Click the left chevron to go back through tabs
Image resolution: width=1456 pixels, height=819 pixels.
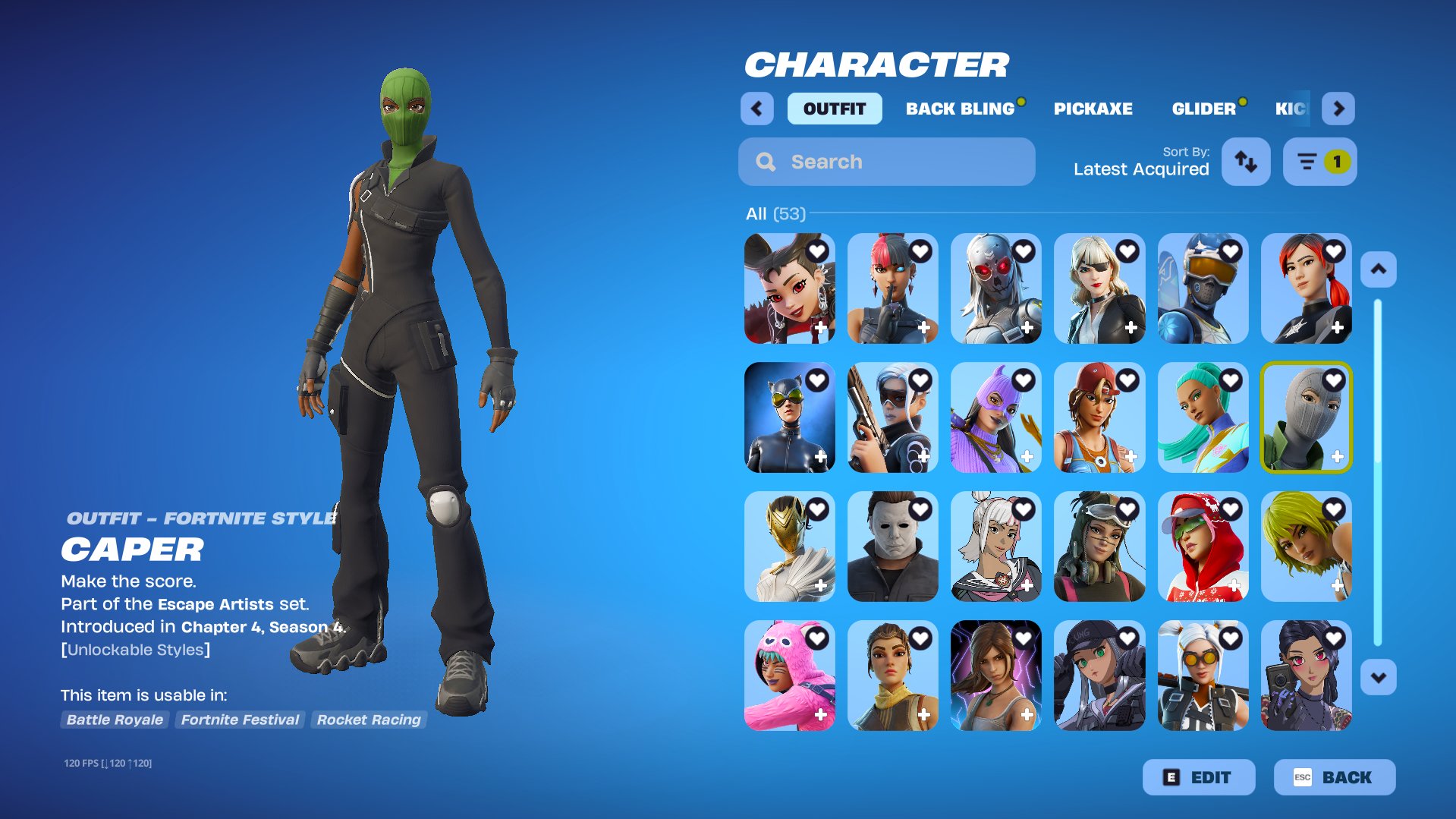pyautogui.click(x=756, y=108)
